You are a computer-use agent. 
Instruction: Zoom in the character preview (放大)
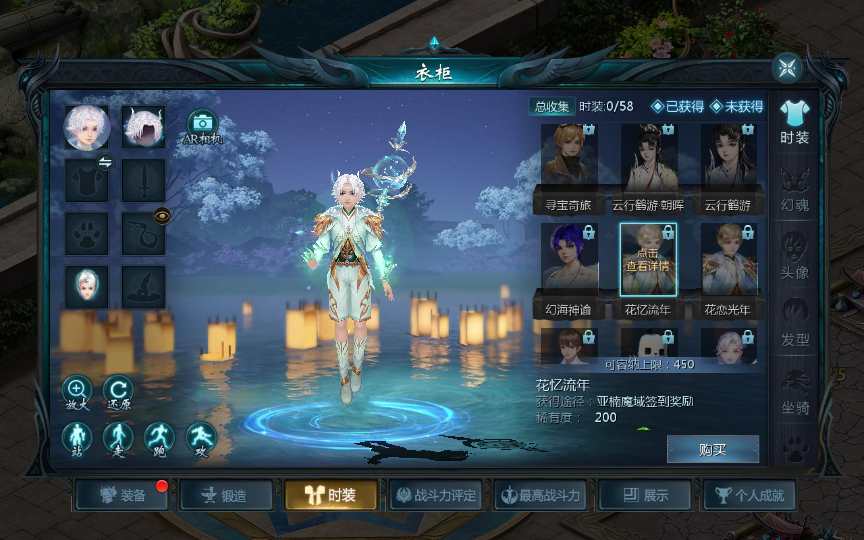tap(77, 390)
